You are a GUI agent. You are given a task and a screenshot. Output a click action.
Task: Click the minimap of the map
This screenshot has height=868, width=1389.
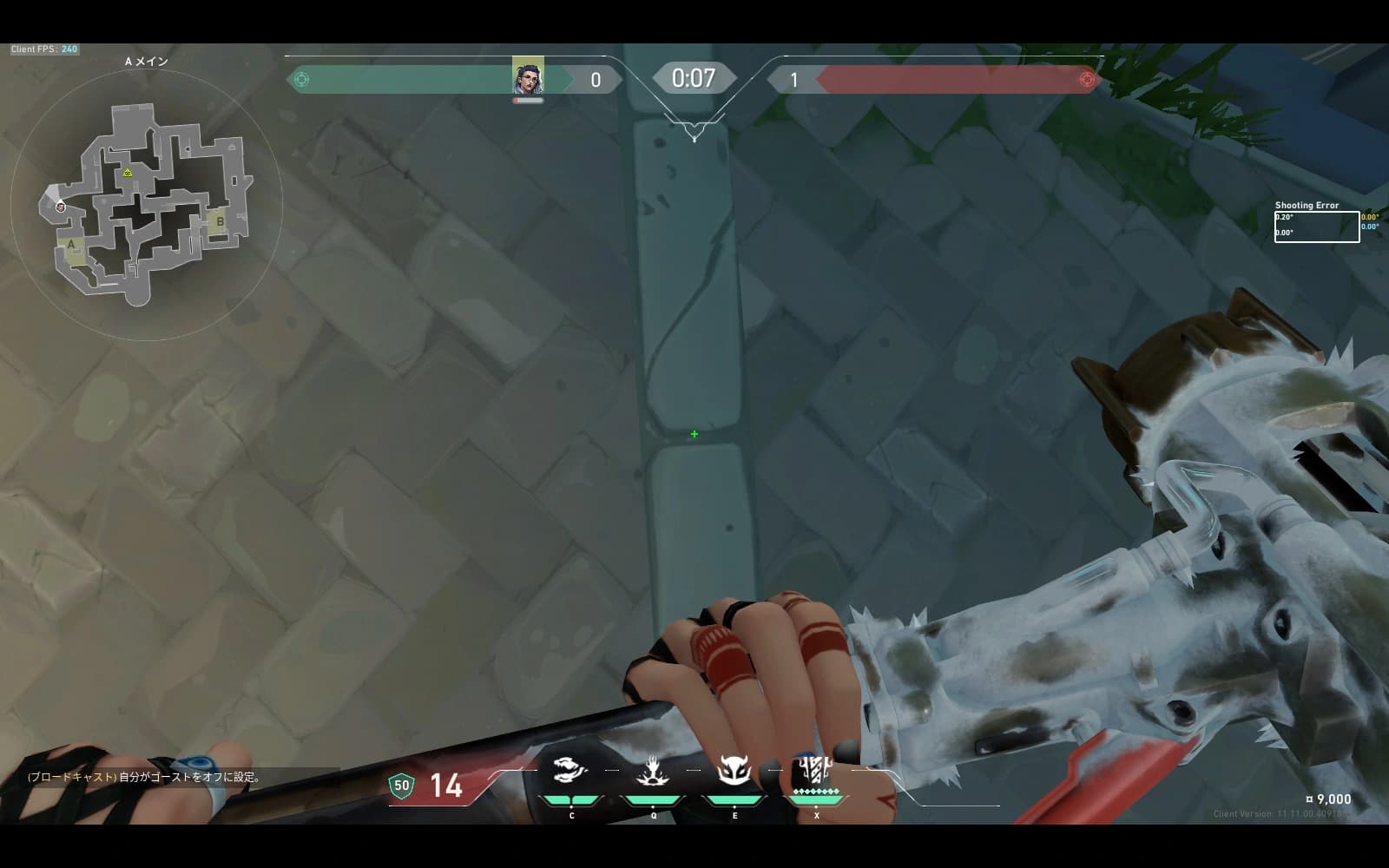[x=146, y=205]
